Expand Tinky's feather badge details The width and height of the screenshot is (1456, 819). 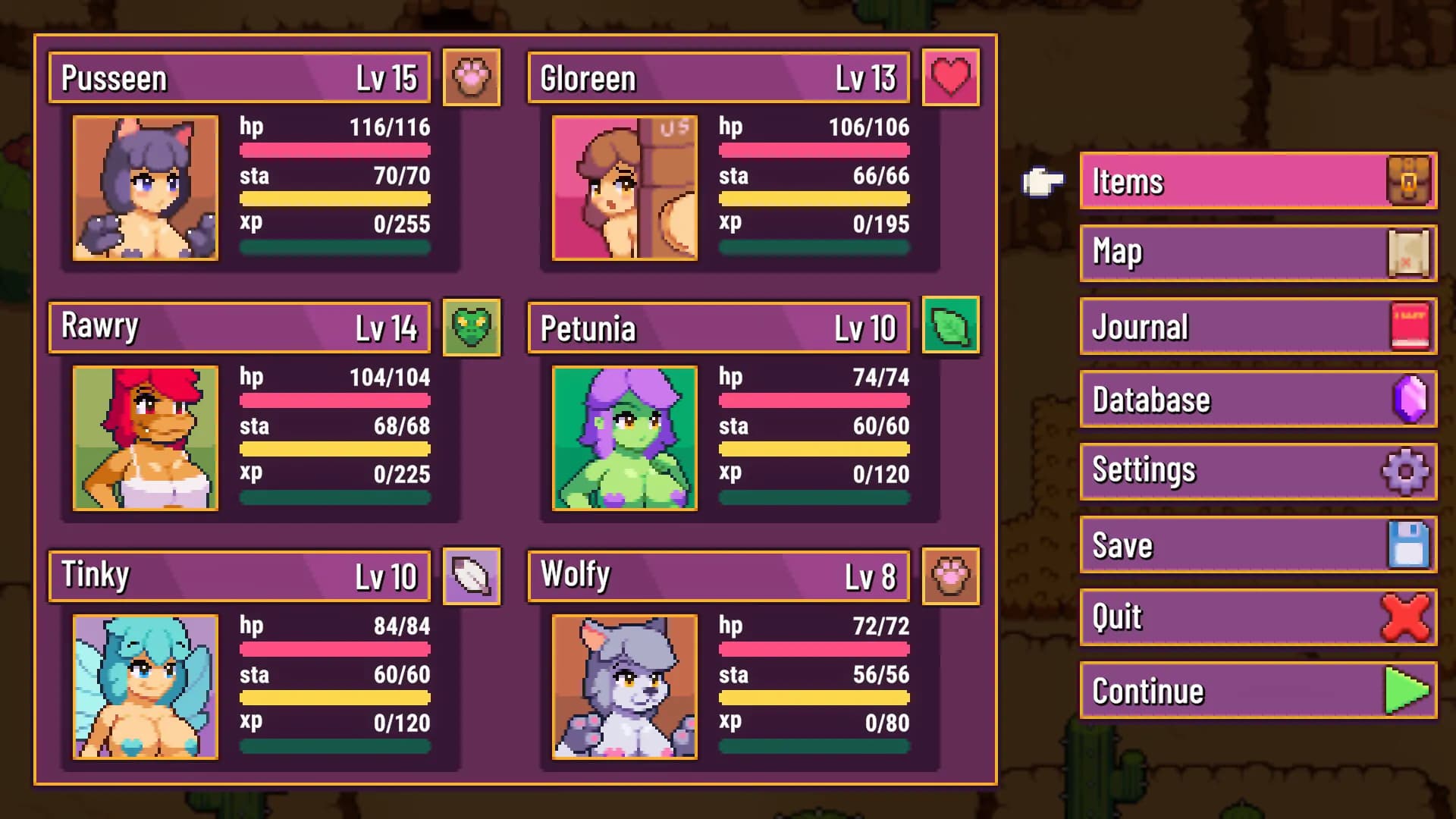472,576
